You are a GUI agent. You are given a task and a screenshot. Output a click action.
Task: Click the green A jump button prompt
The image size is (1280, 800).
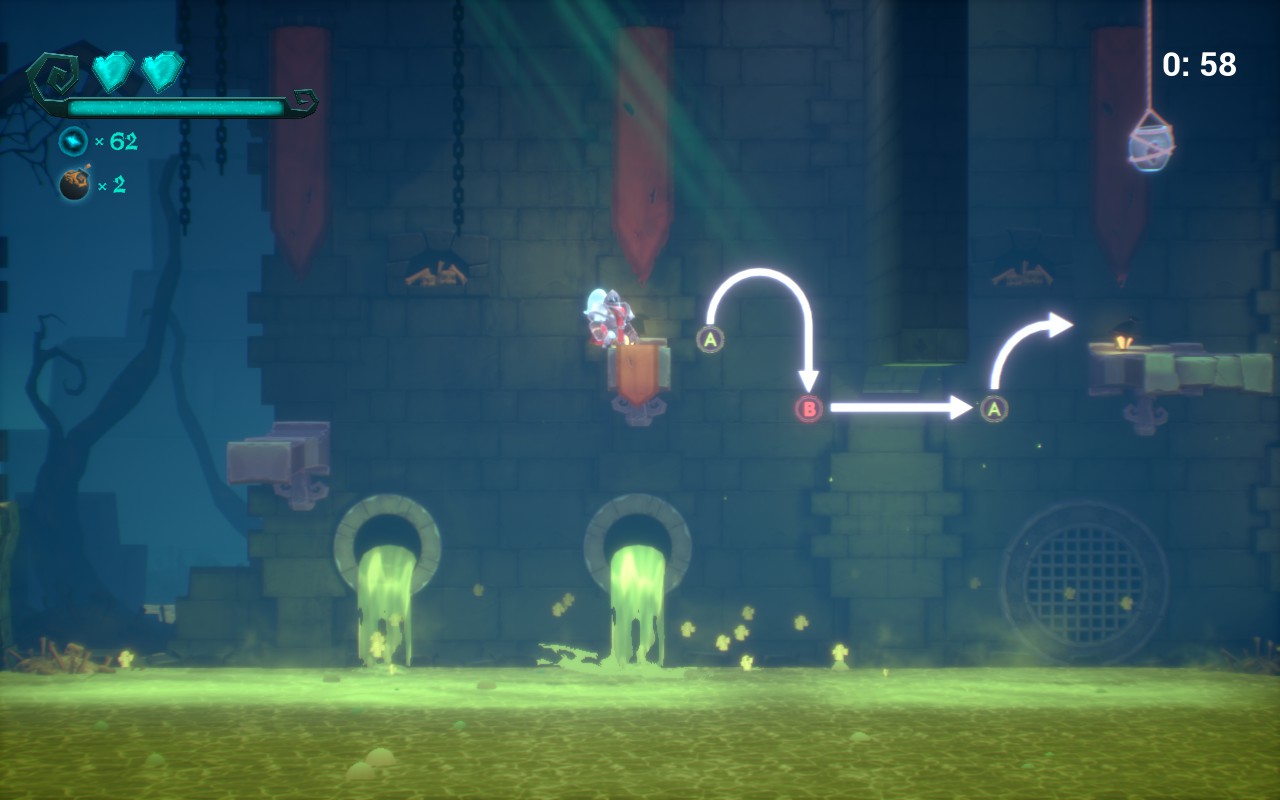coord(712,339)
